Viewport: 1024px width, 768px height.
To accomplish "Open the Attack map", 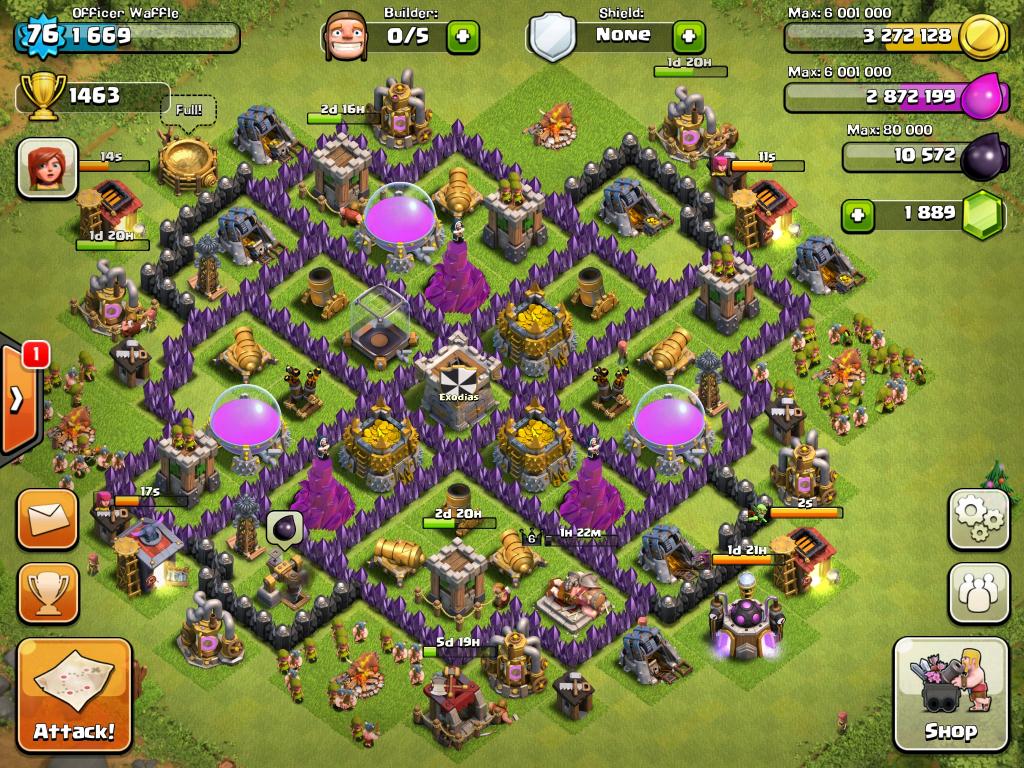I will coord(74,695).
